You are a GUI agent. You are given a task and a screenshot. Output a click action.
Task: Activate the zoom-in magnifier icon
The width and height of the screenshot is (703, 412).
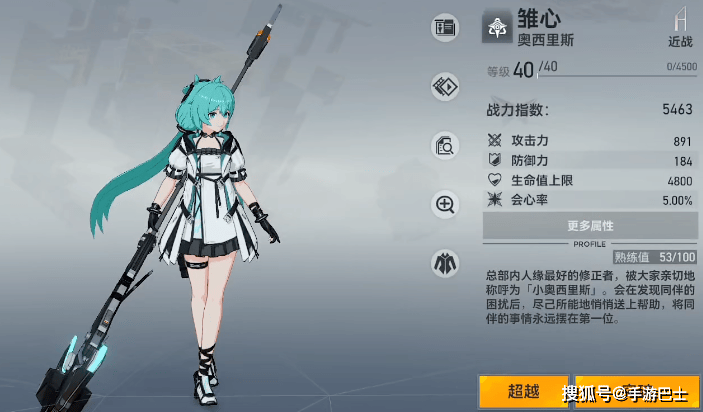click(444, 205)
